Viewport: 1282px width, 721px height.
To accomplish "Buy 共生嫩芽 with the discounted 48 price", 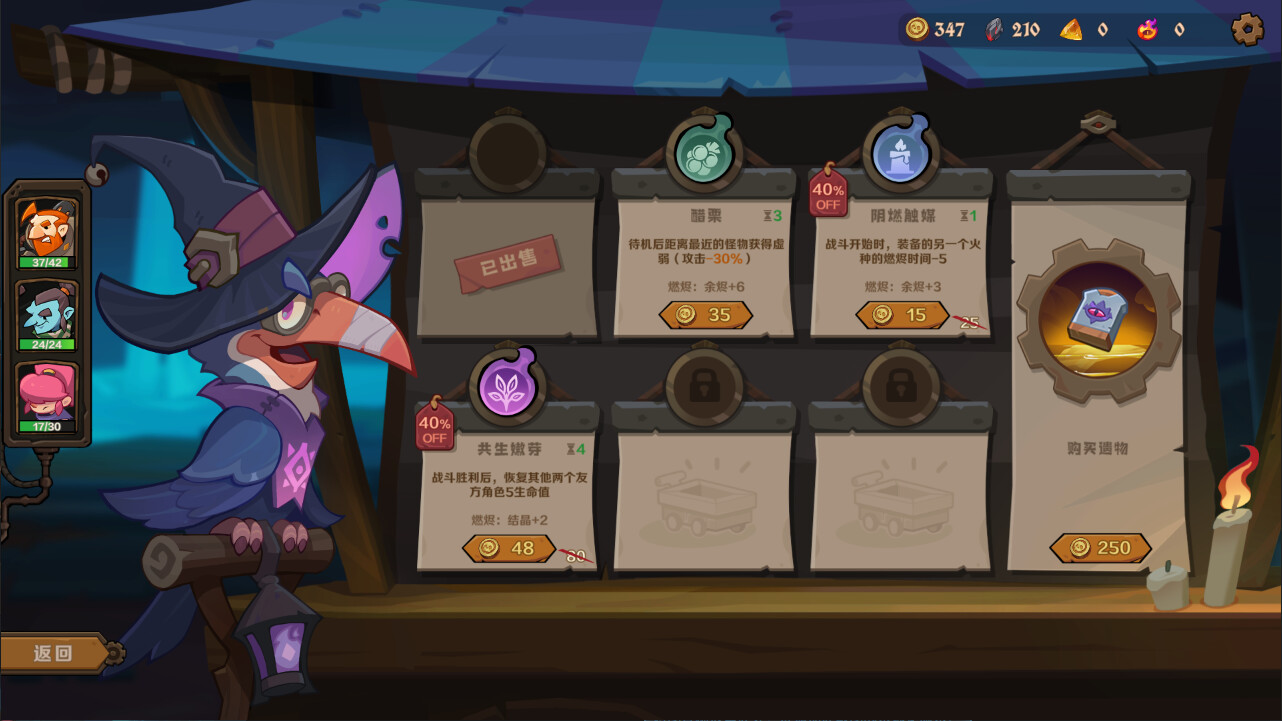I will [x=508, y=548].
